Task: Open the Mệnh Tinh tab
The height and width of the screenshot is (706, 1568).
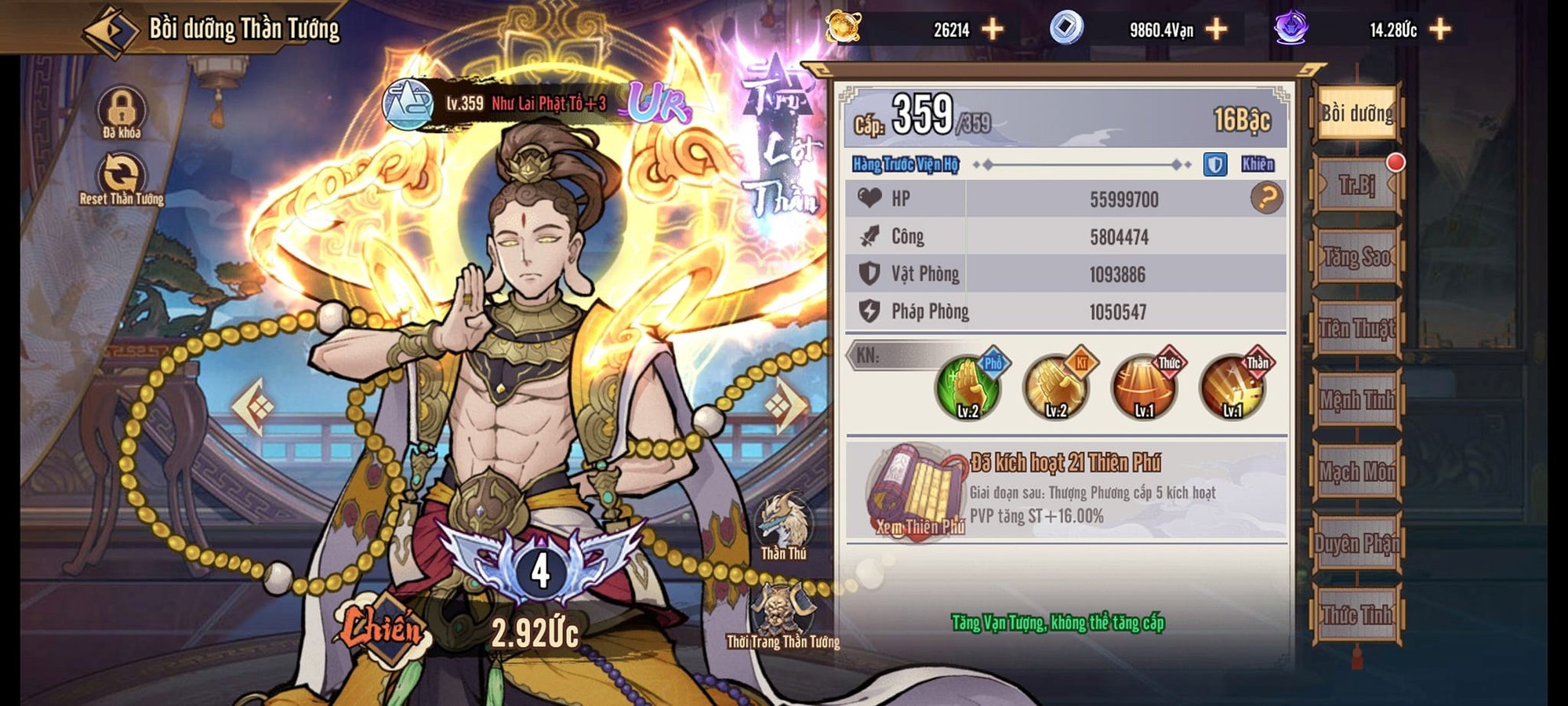Action: point(1356,400)
